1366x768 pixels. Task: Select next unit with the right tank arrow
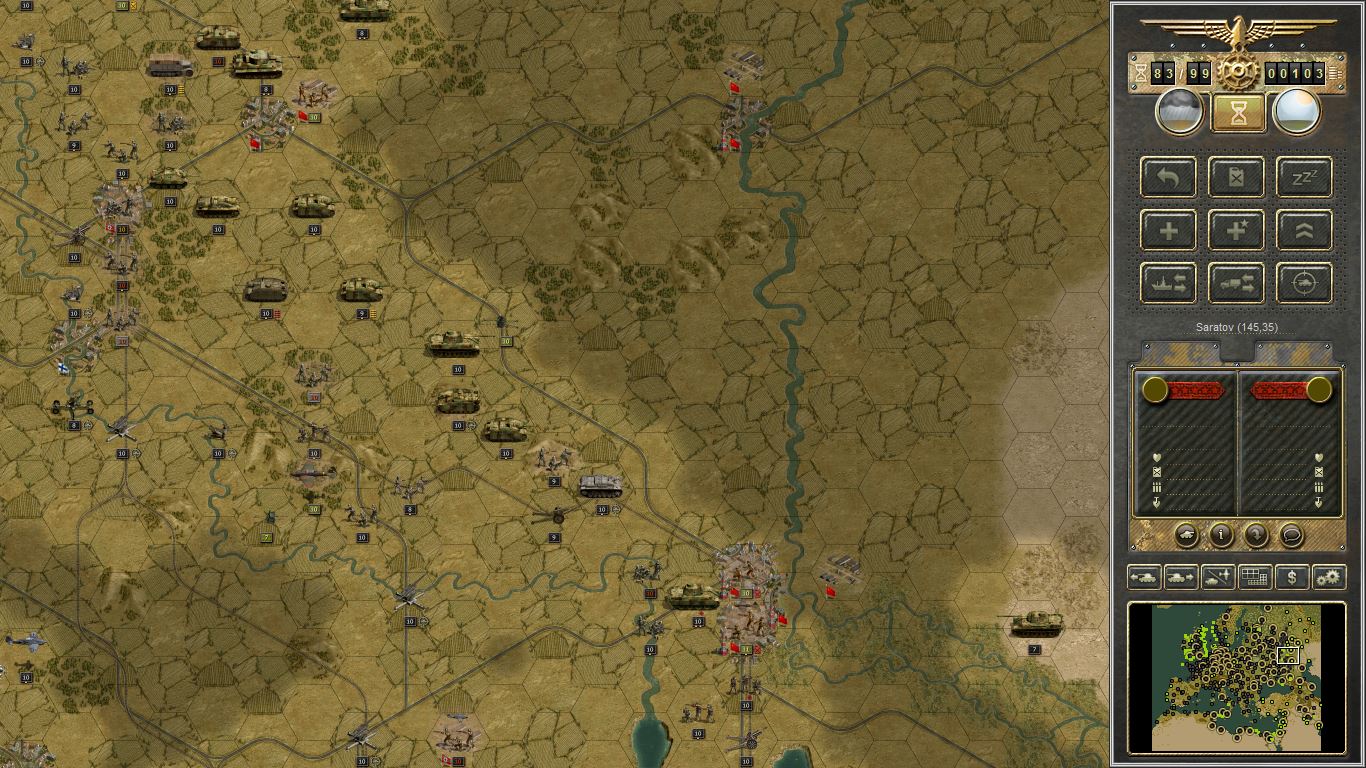tap(1181, 577)
